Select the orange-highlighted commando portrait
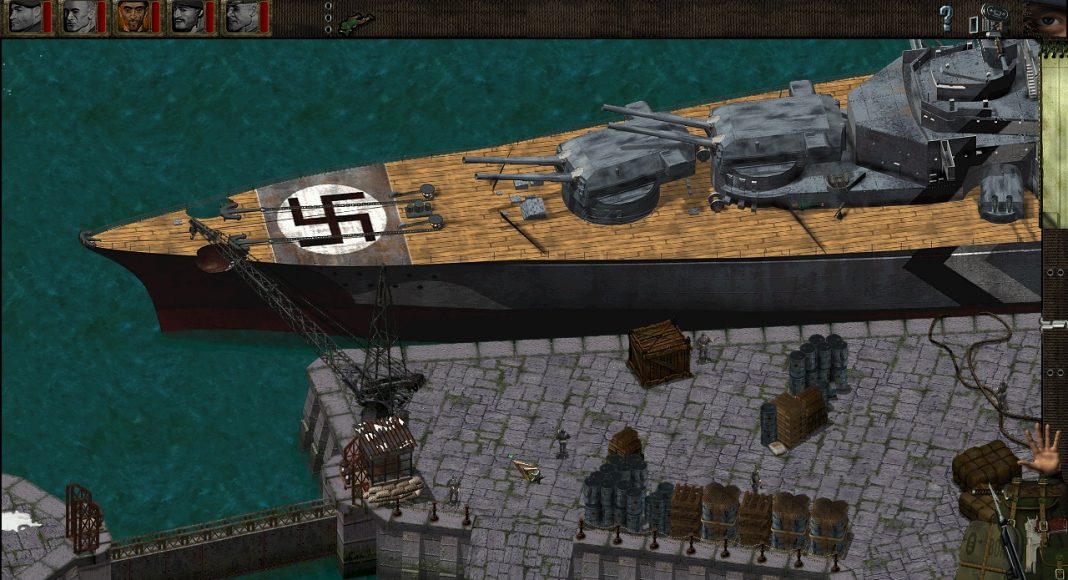Image resolution: width=1068 pixels, height=580 pixels. [133, 17]
